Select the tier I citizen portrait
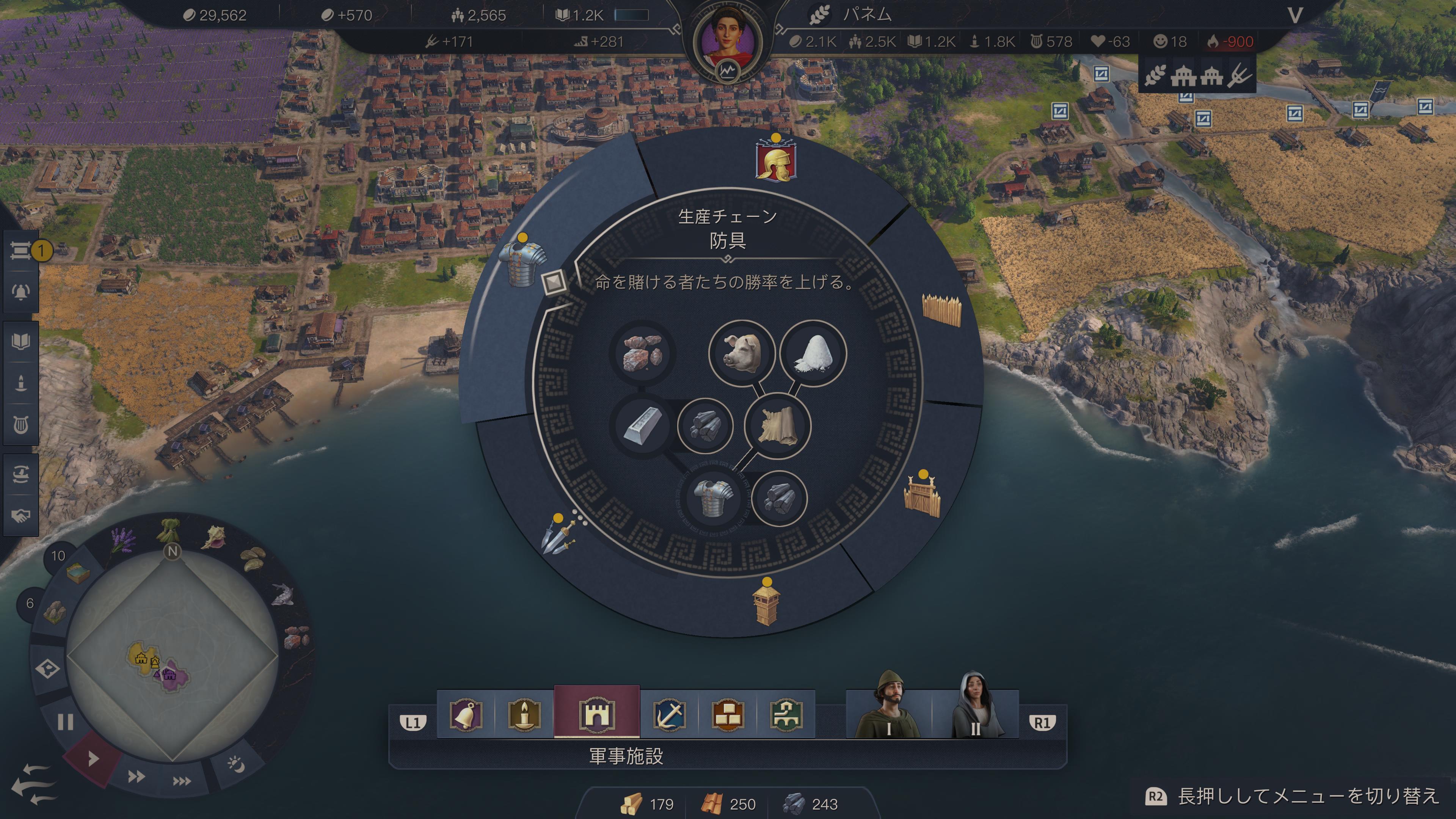Image resolution: width=1456 pixels, height=819 pixels. [888, 706]
